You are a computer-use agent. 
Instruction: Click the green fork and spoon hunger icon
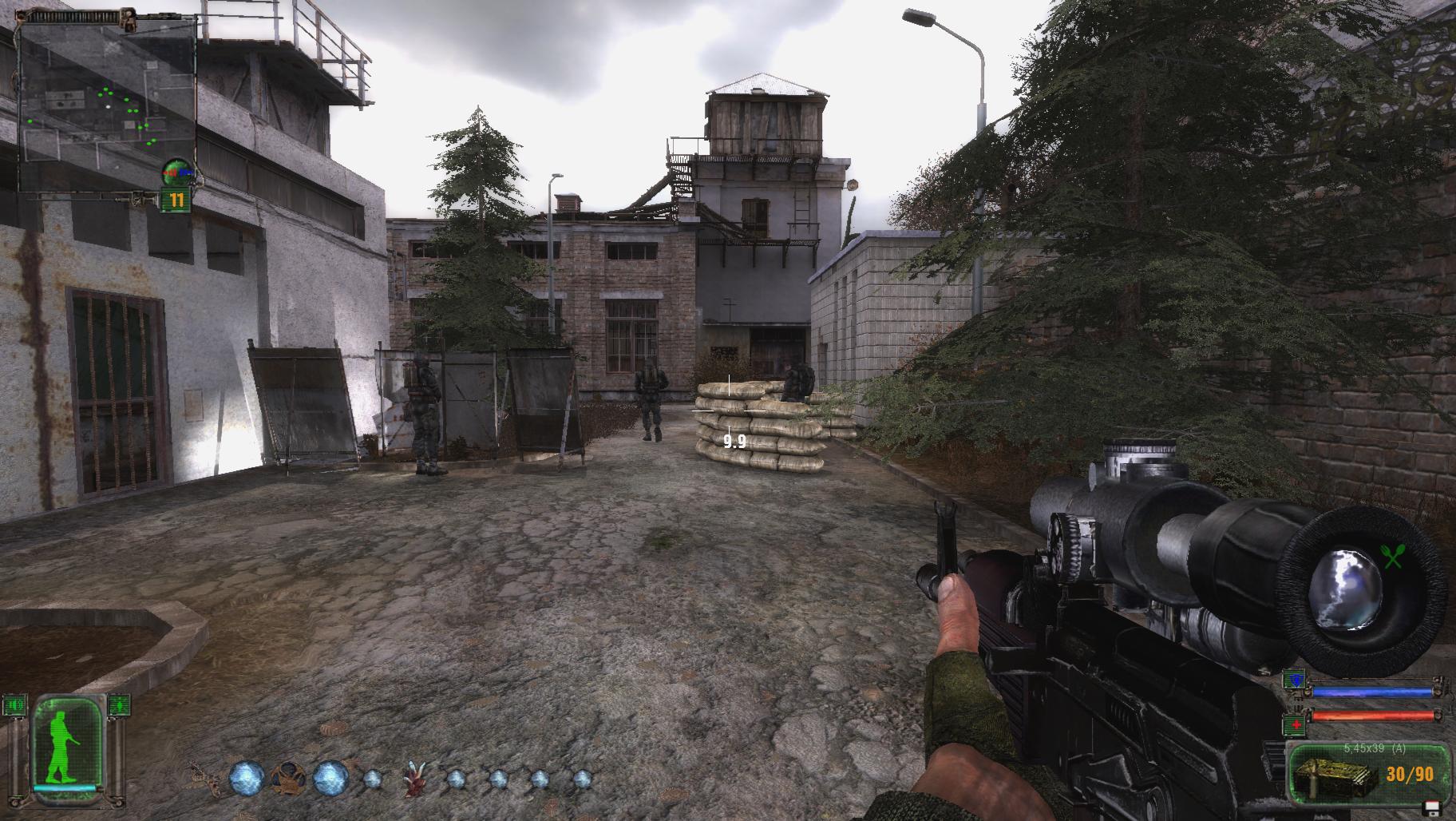tap(1392, 557)
